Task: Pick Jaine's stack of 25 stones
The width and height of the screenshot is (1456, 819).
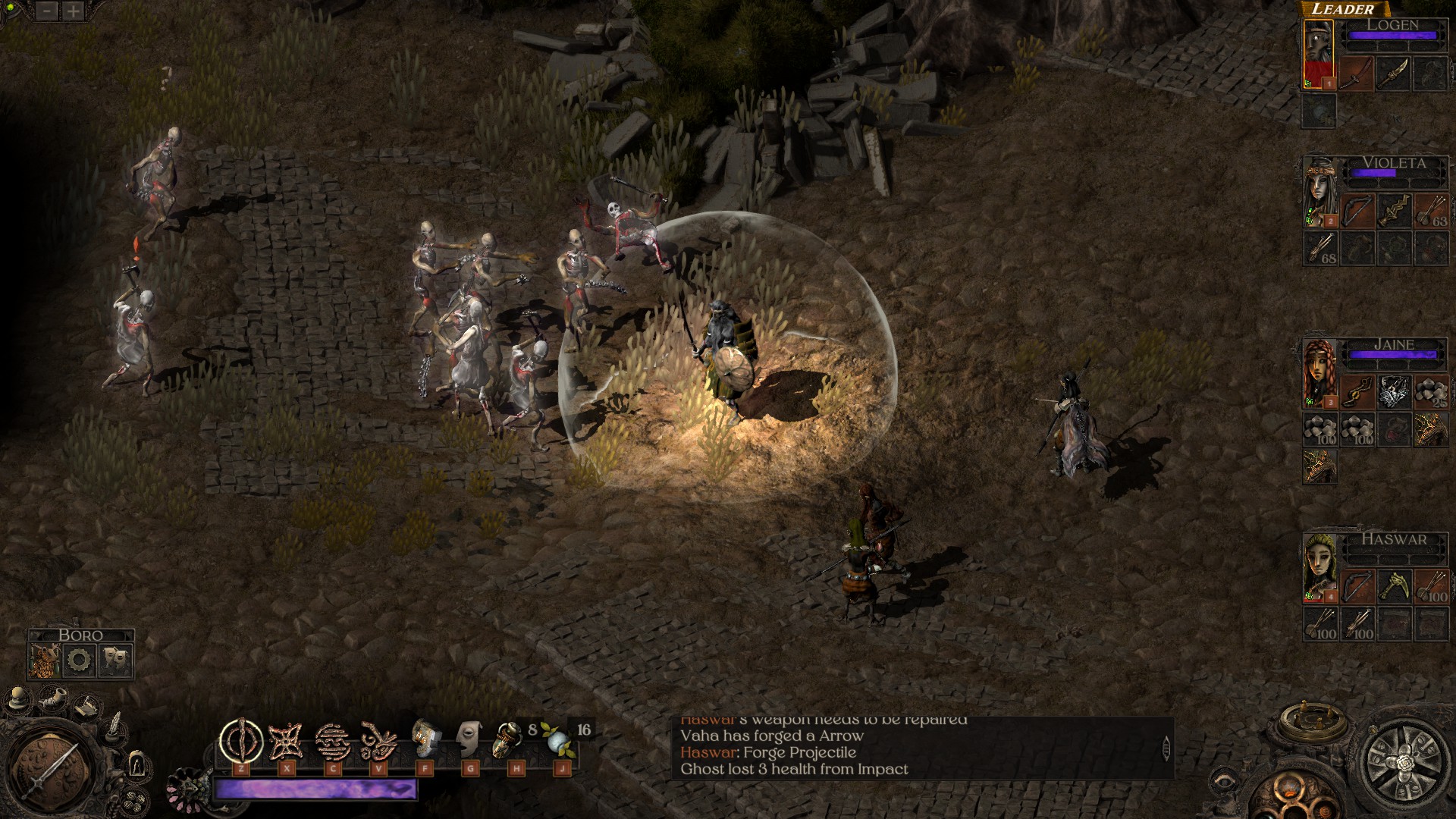Action: (x=1430, y=393)
